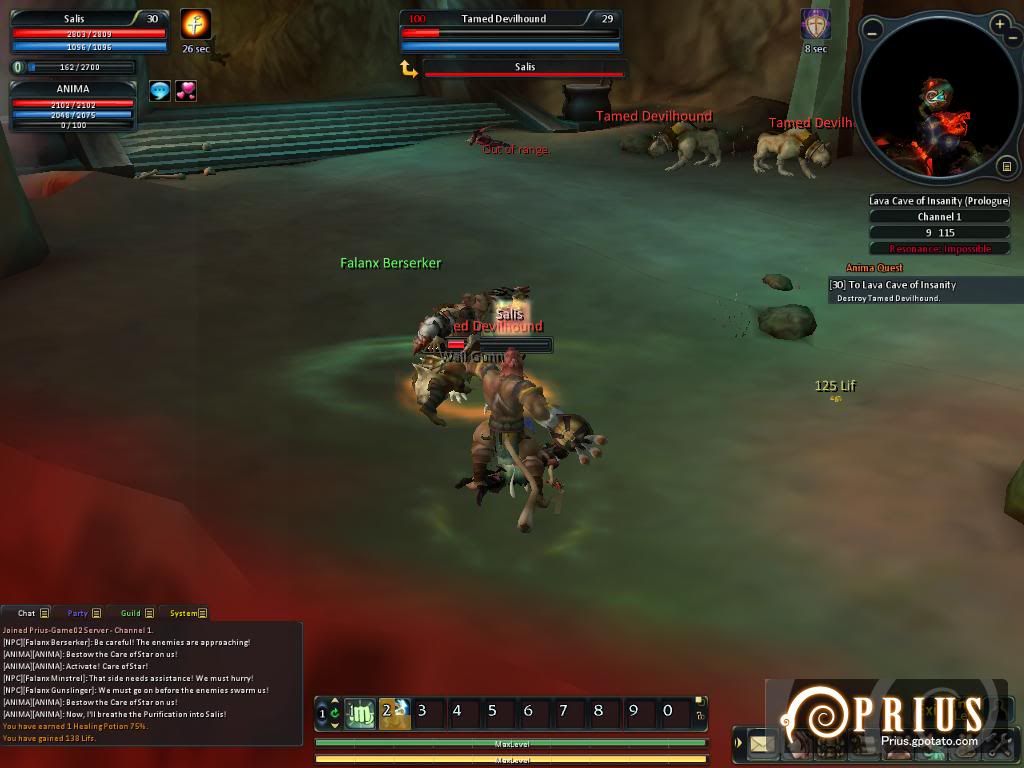Click the target-of-target Salis bar
This screenshot has width=1024, height=768.
(525, 68)
